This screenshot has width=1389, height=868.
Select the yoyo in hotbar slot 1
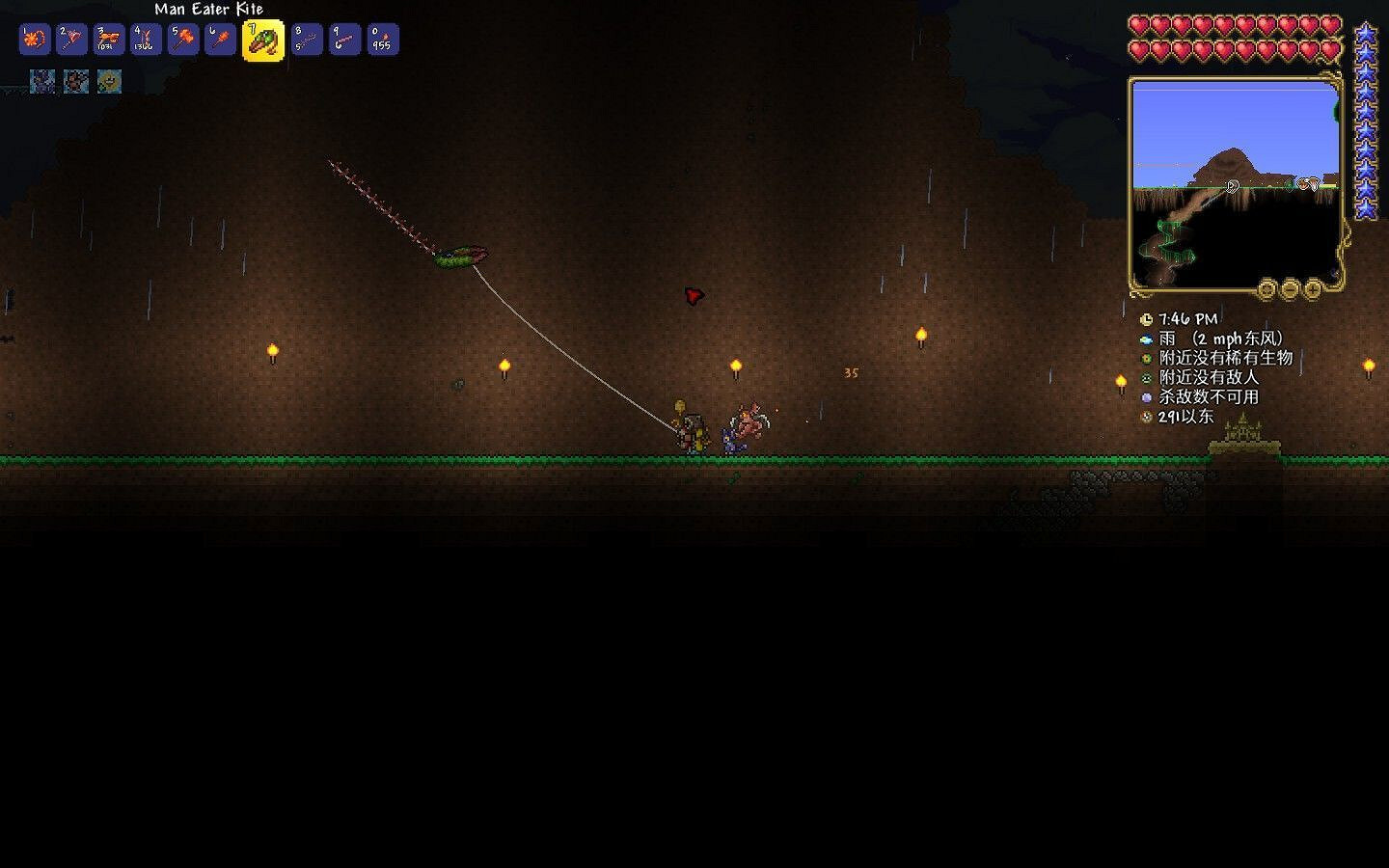click(x=34, y=40)
